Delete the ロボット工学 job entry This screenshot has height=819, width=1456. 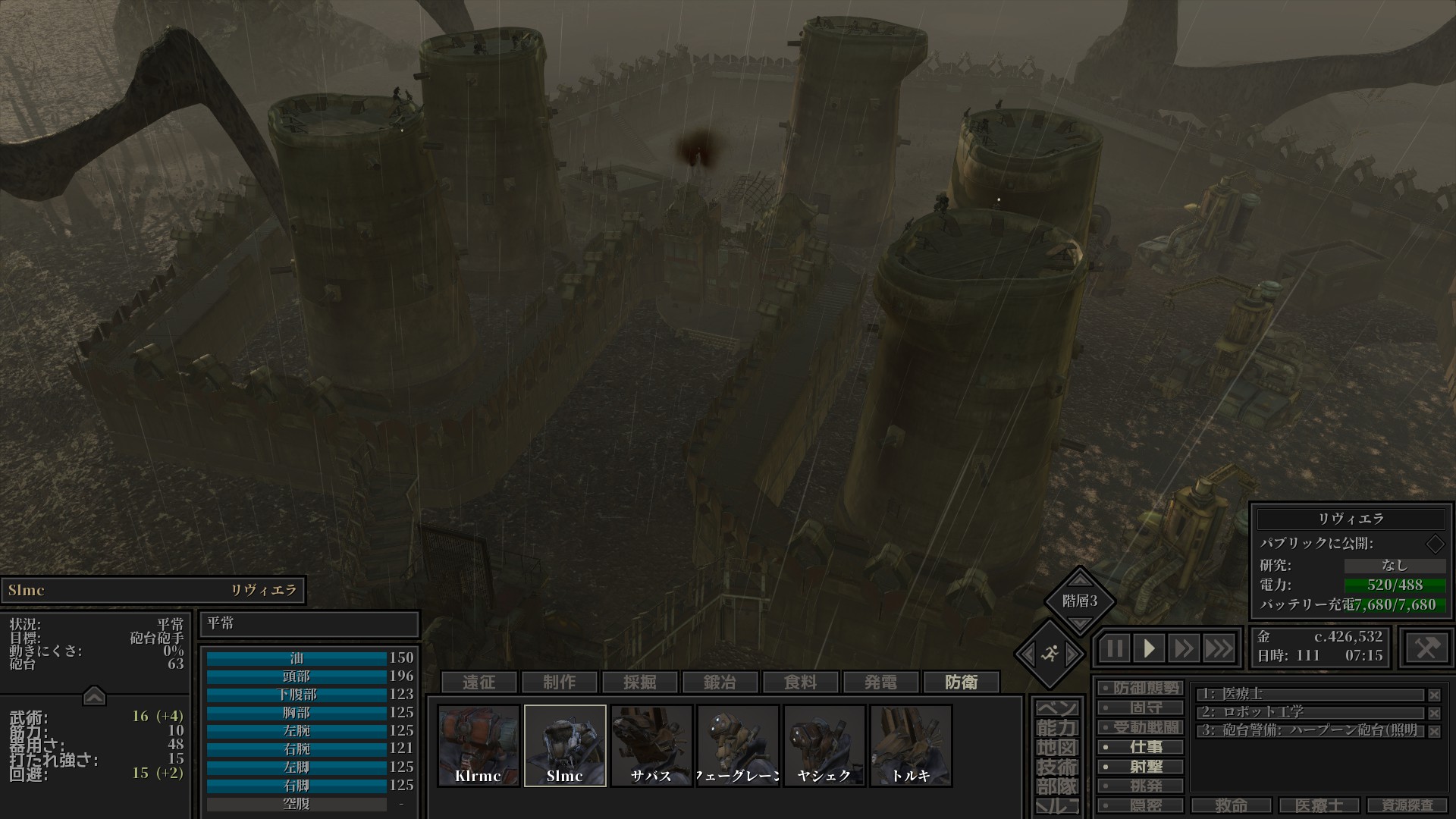(1434, 713)
